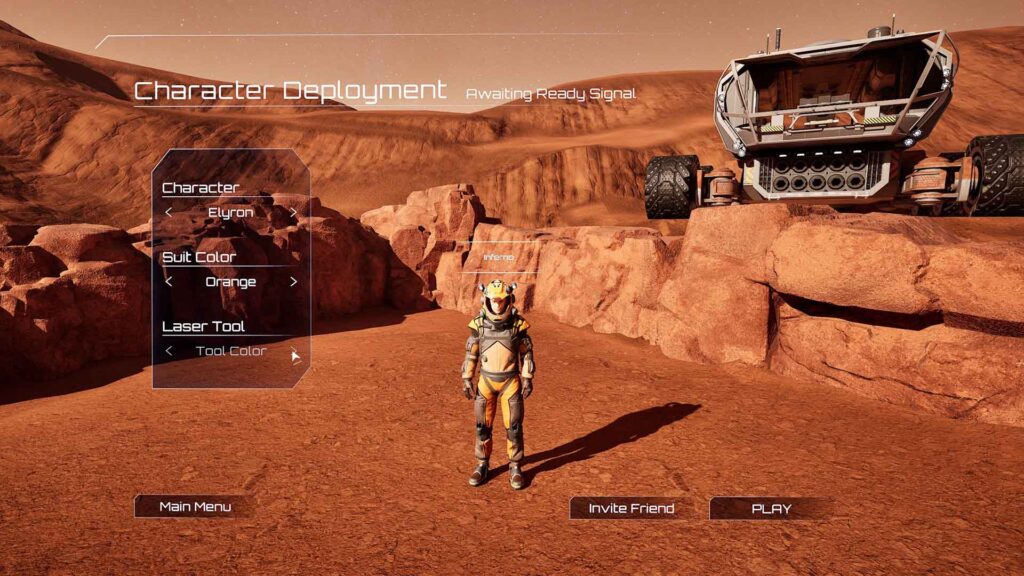Change laser Tool Color with left arrow
This screenshot has height=576, width=1024.
169,351
